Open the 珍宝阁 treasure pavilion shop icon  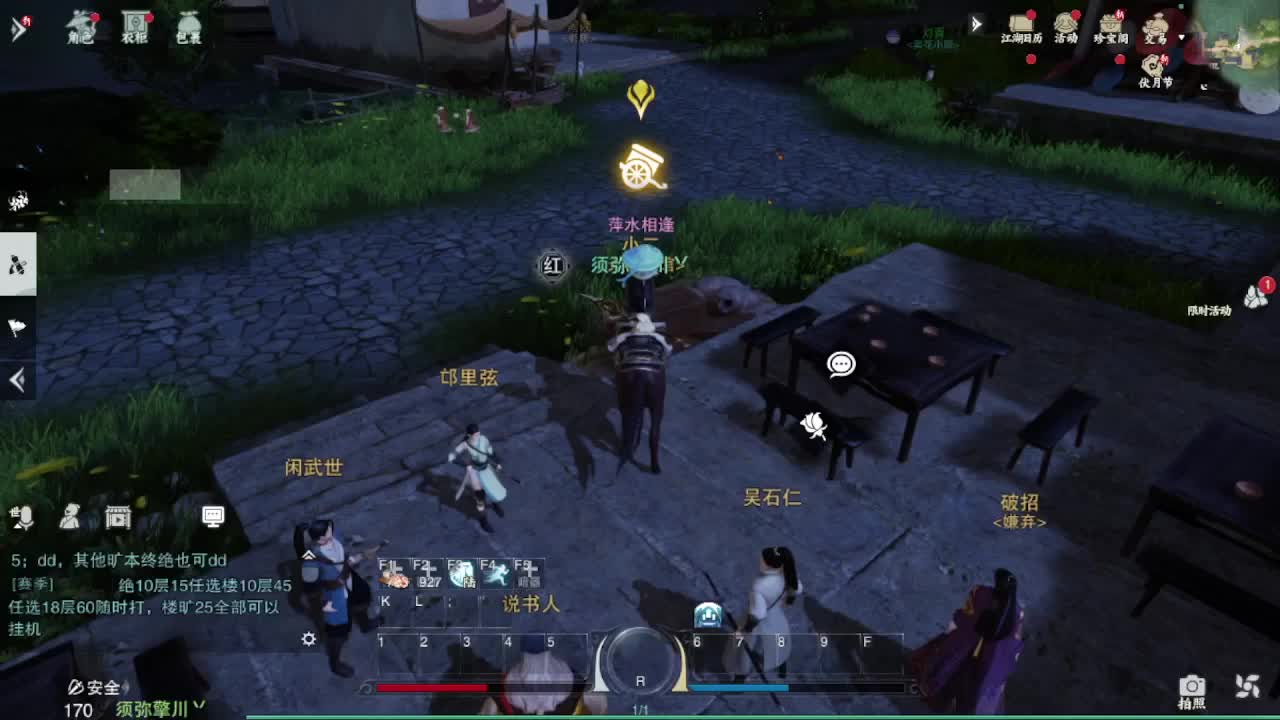tap(1112, 25)
